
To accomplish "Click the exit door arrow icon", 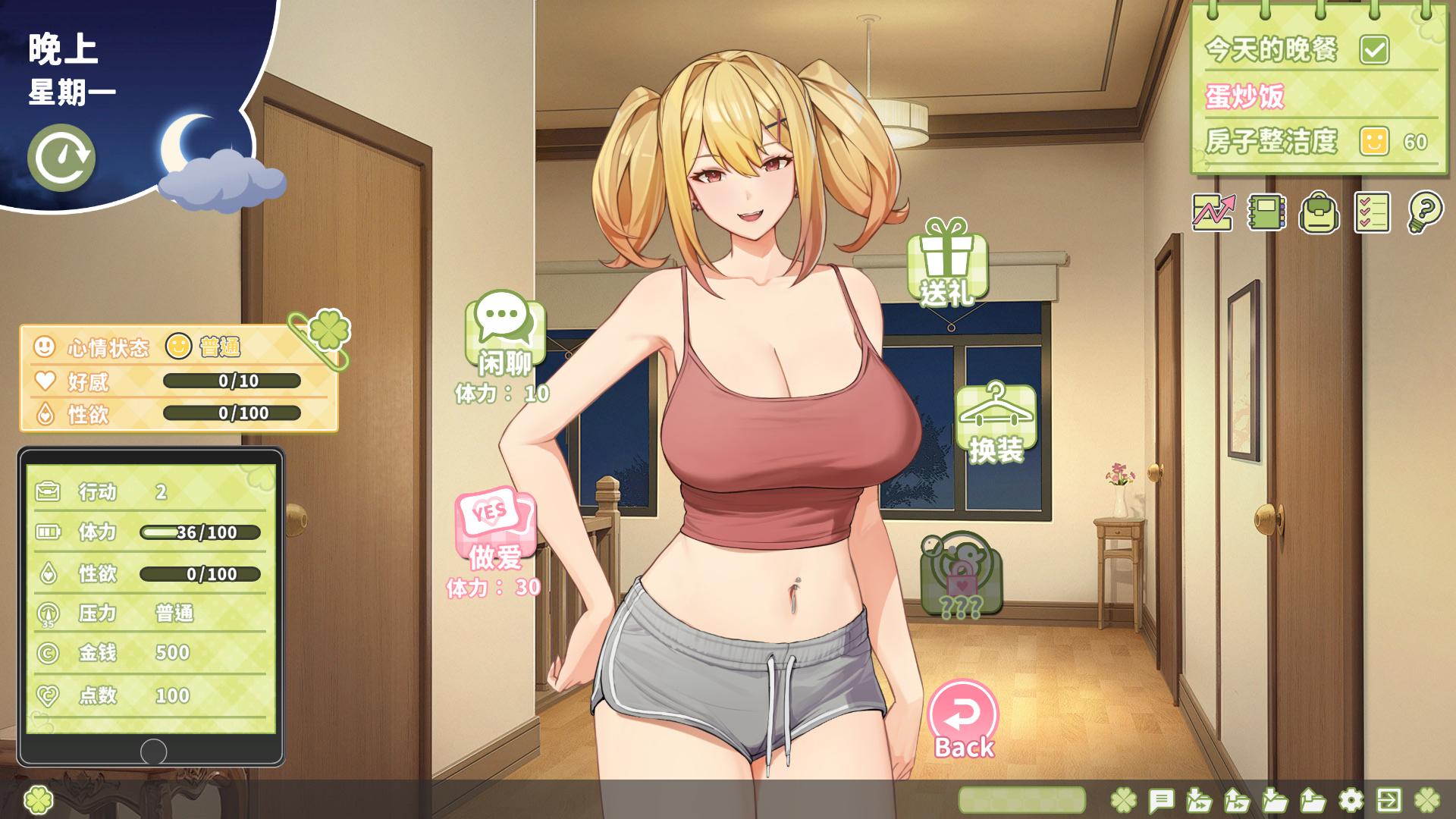I will (1389, 800).
